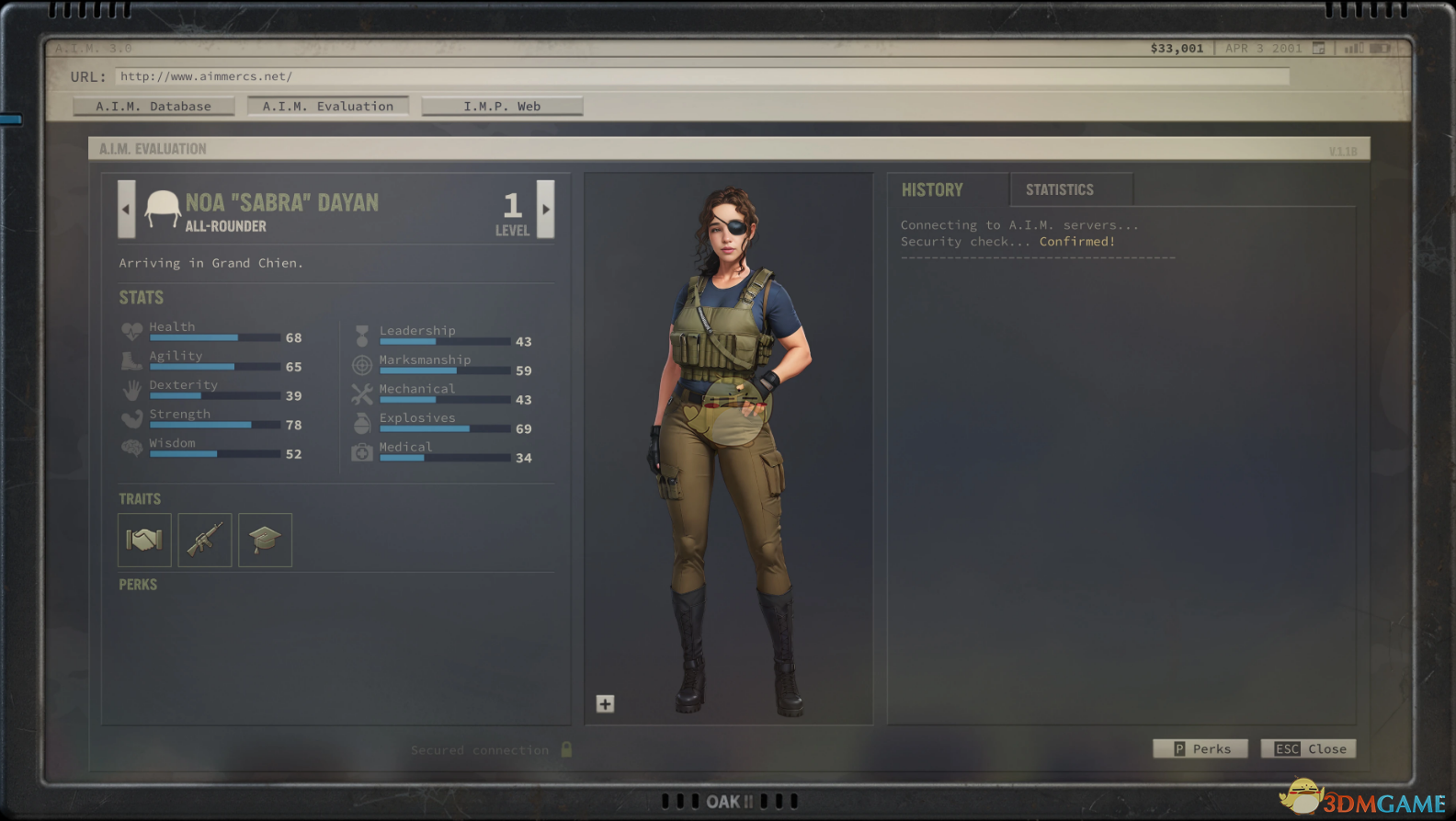1456x821 pixels.
Task: Click the Medical kit icon
Action: click(x=362, y=451)
